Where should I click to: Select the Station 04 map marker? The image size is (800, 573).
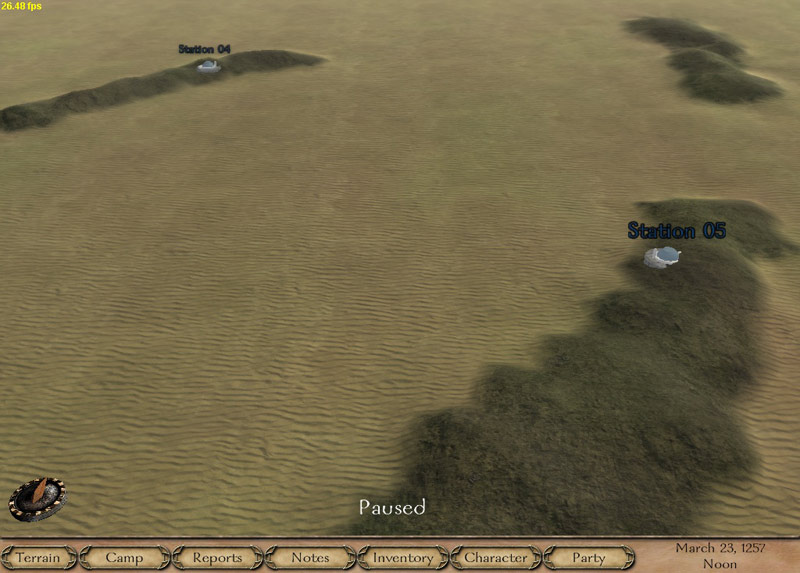pyautogui.click(x=208, y=65)
